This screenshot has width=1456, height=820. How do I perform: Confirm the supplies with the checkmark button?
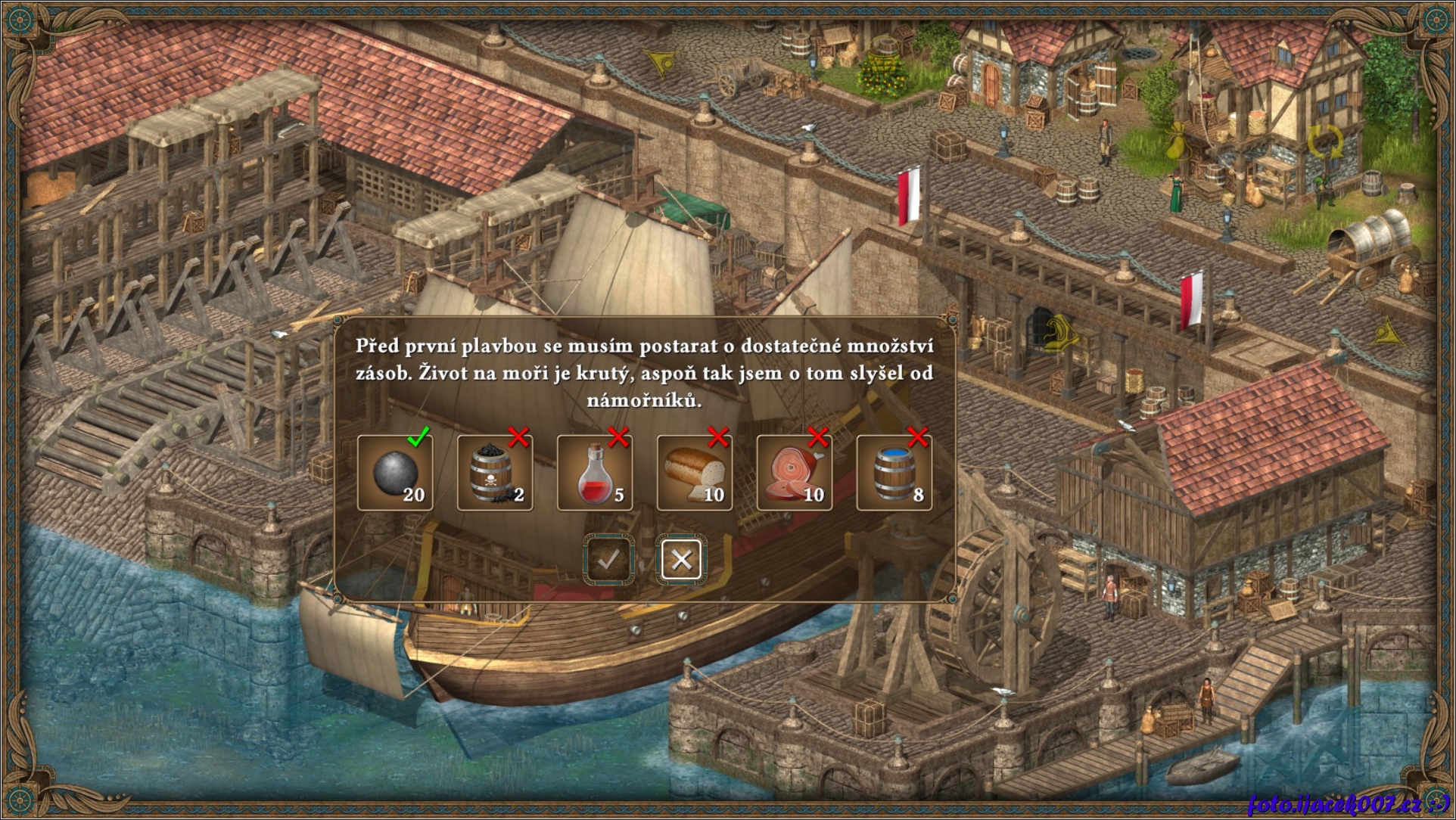click(608, 560)
